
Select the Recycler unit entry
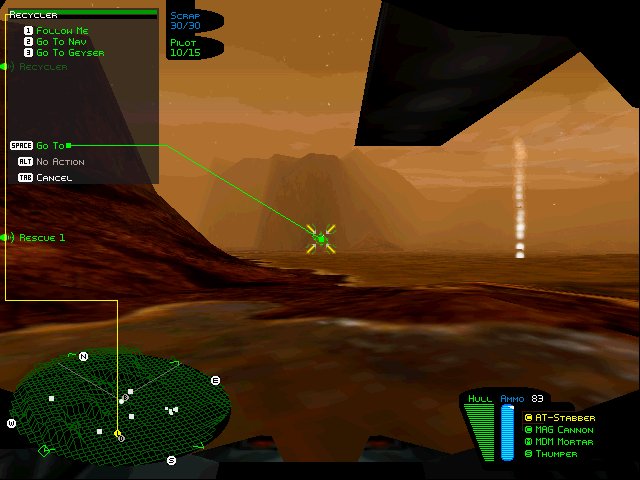click(x=42, y=67)
